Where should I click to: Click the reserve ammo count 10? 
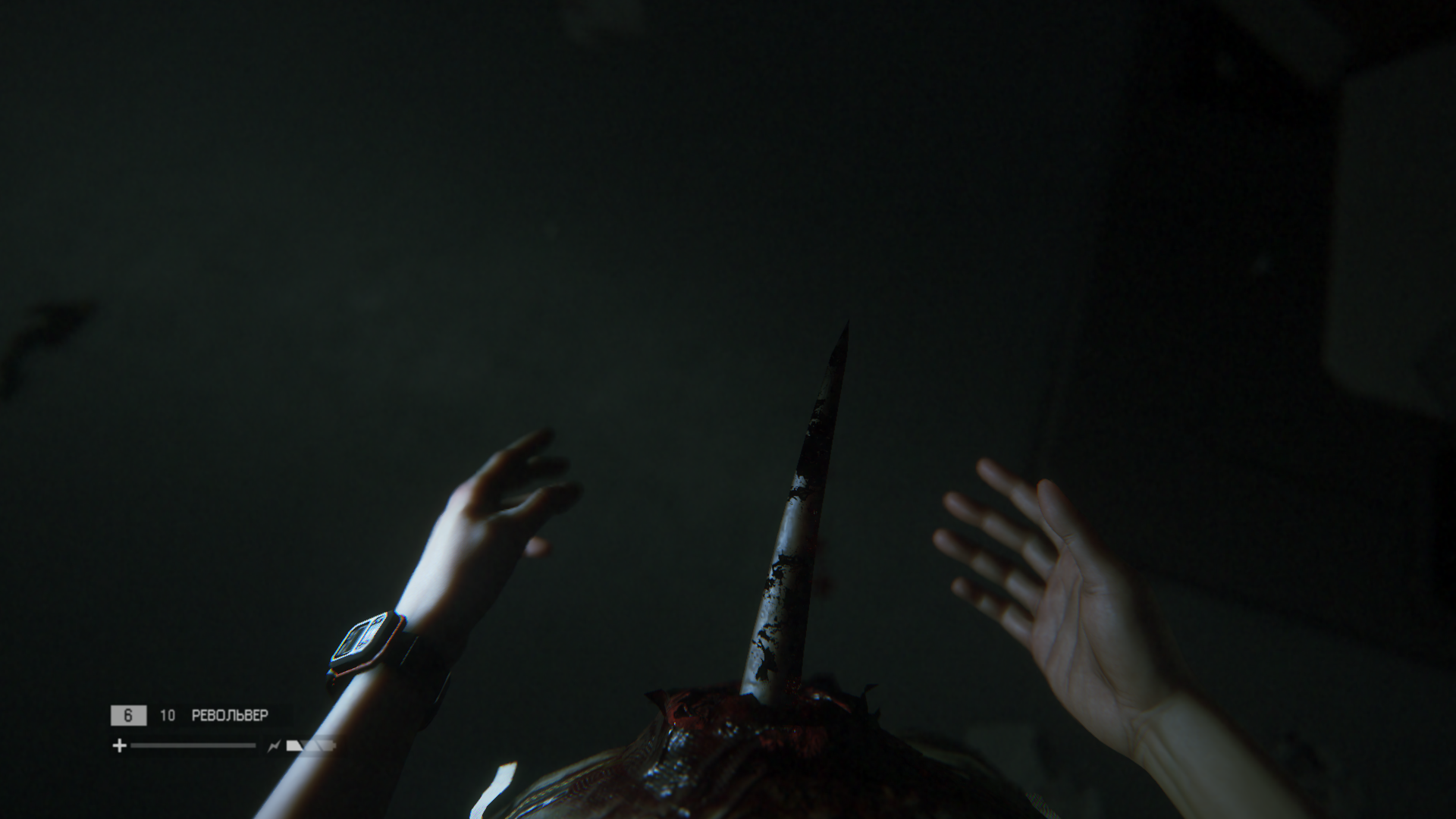(168, 715)
